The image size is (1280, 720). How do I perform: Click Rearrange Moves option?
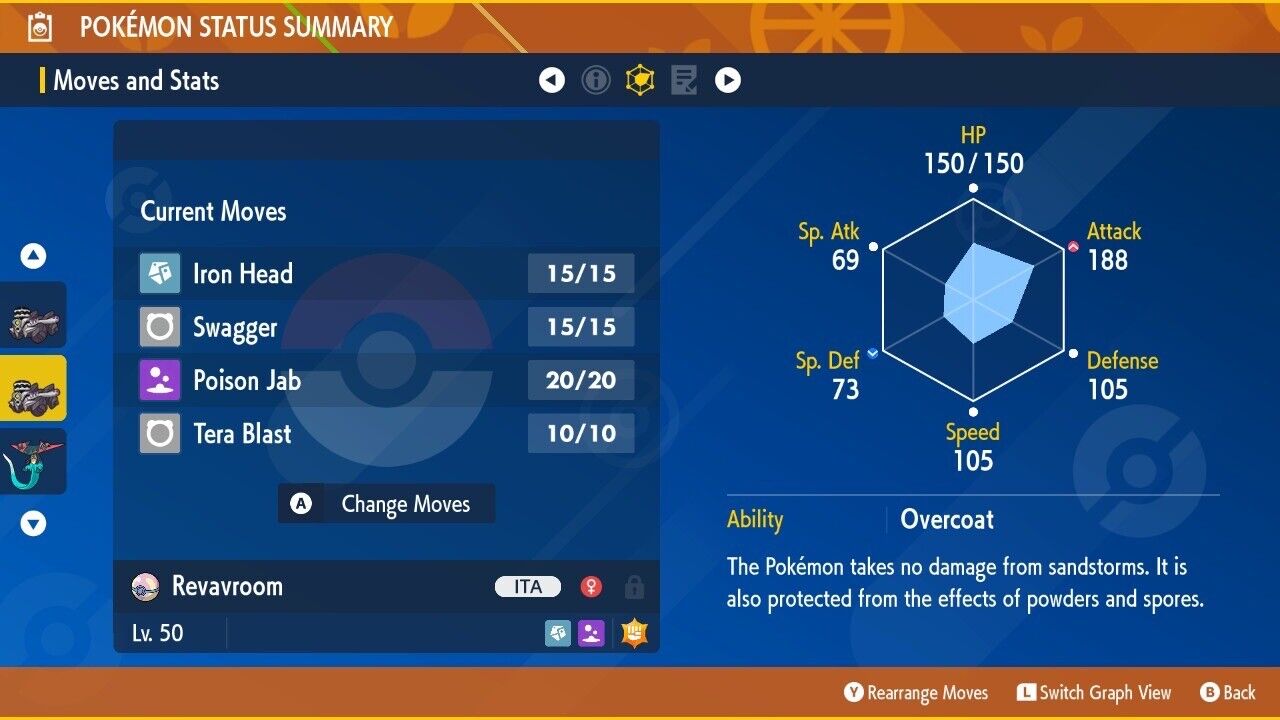pyautogui.click(x=916, y=692)
